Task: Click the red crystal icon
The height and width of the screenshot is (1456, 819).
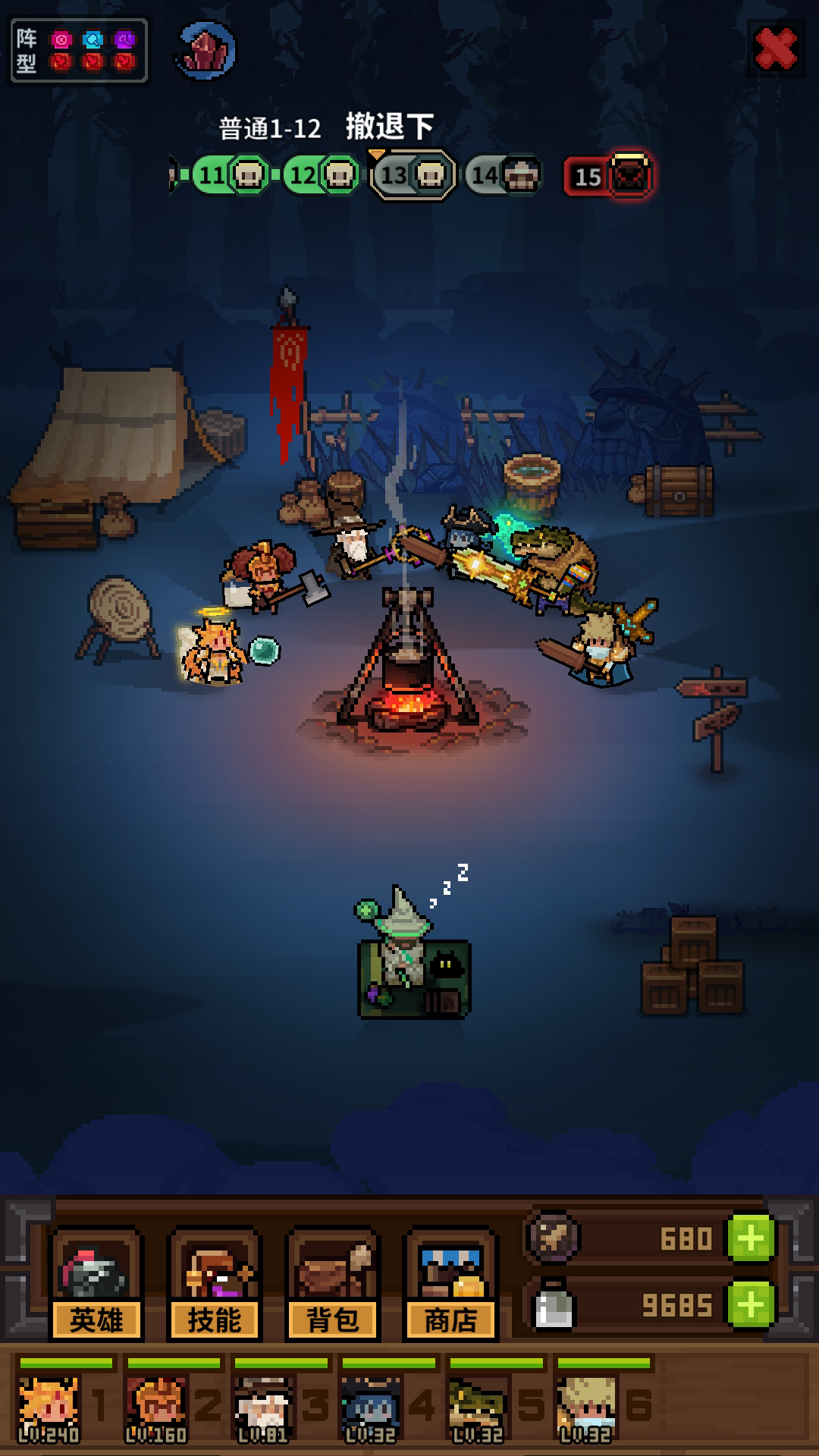Action: (206, 51)
